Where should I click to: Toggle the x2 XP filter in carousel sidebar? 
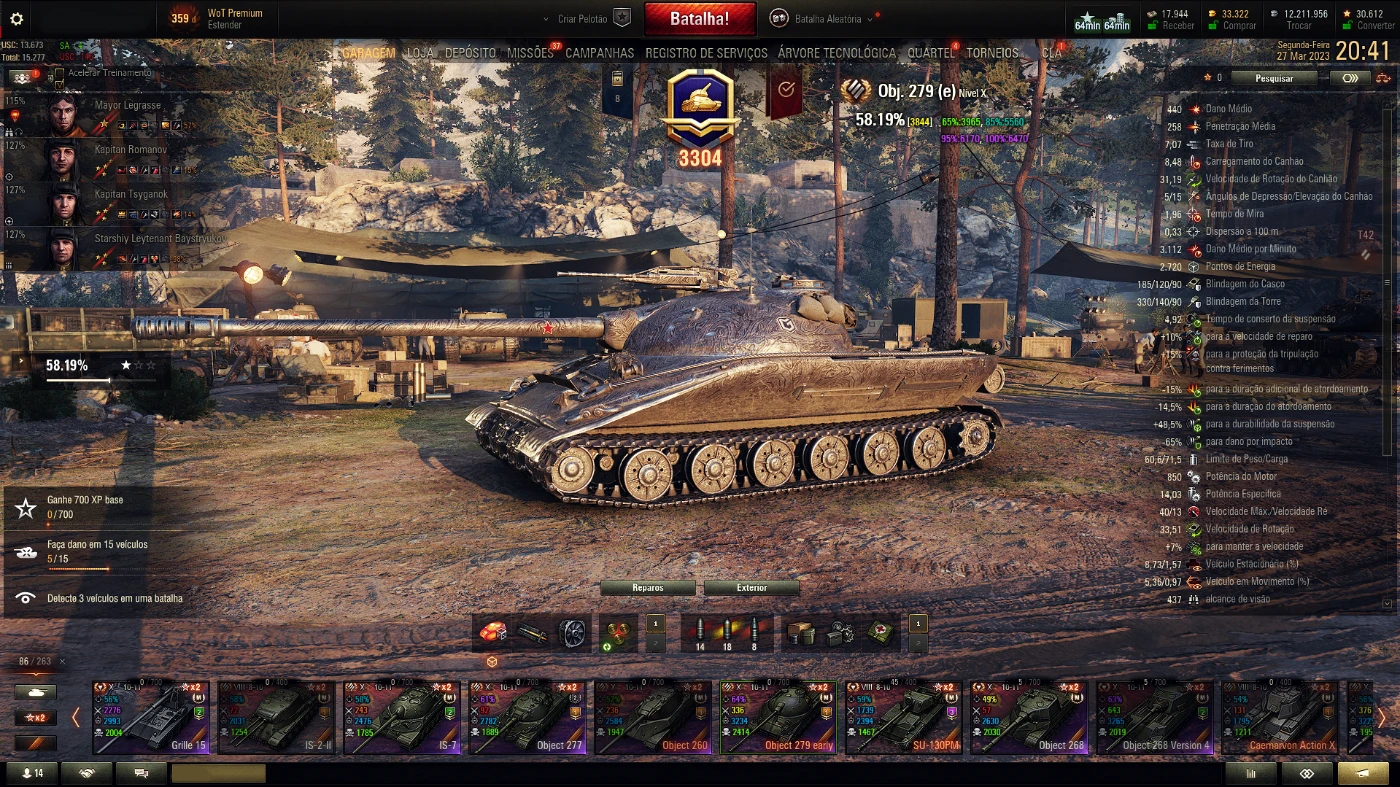(38, 716)
